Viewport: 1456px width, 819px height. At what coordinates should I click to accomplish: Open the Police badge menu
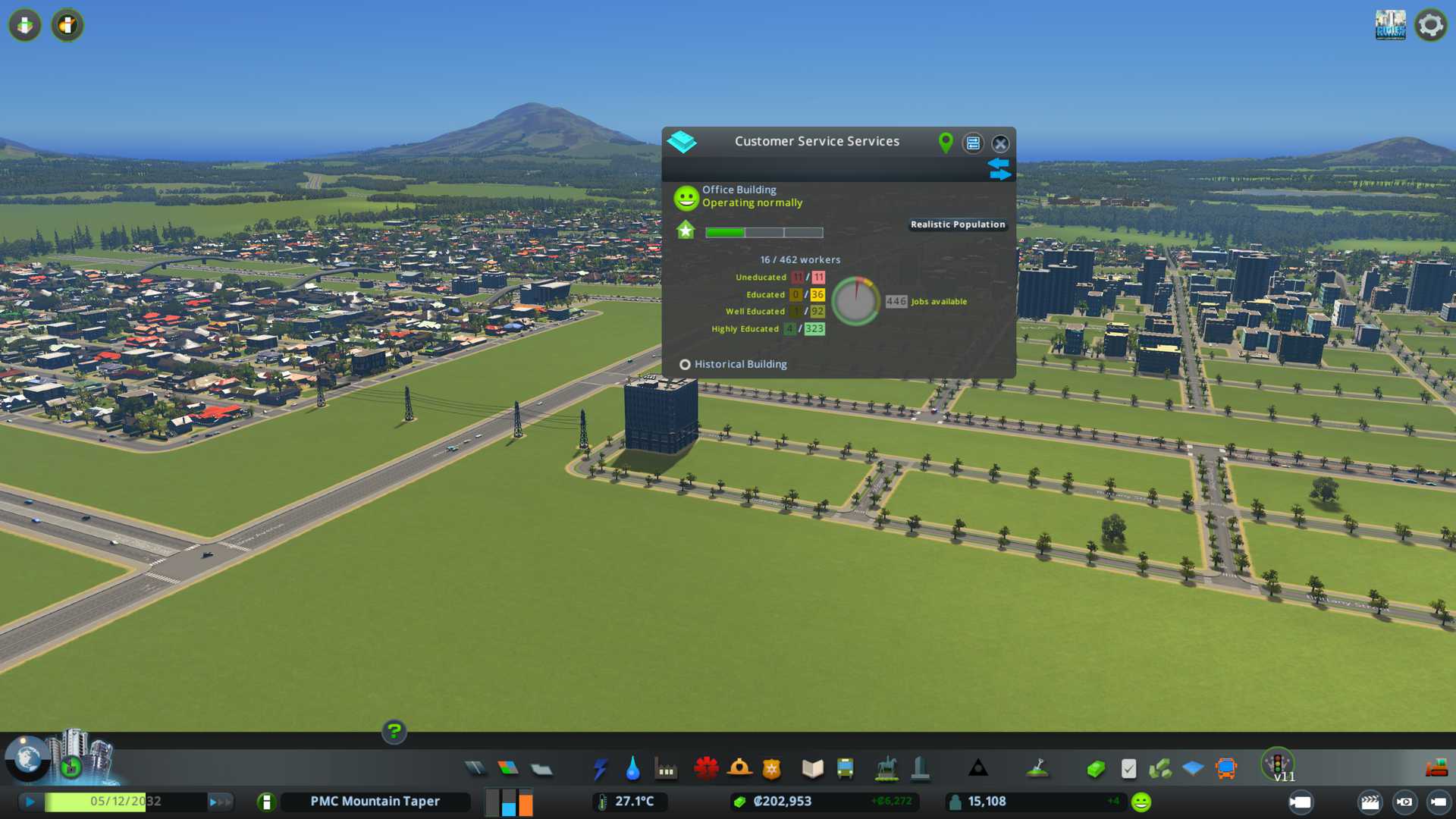click(x=772, y=769)
